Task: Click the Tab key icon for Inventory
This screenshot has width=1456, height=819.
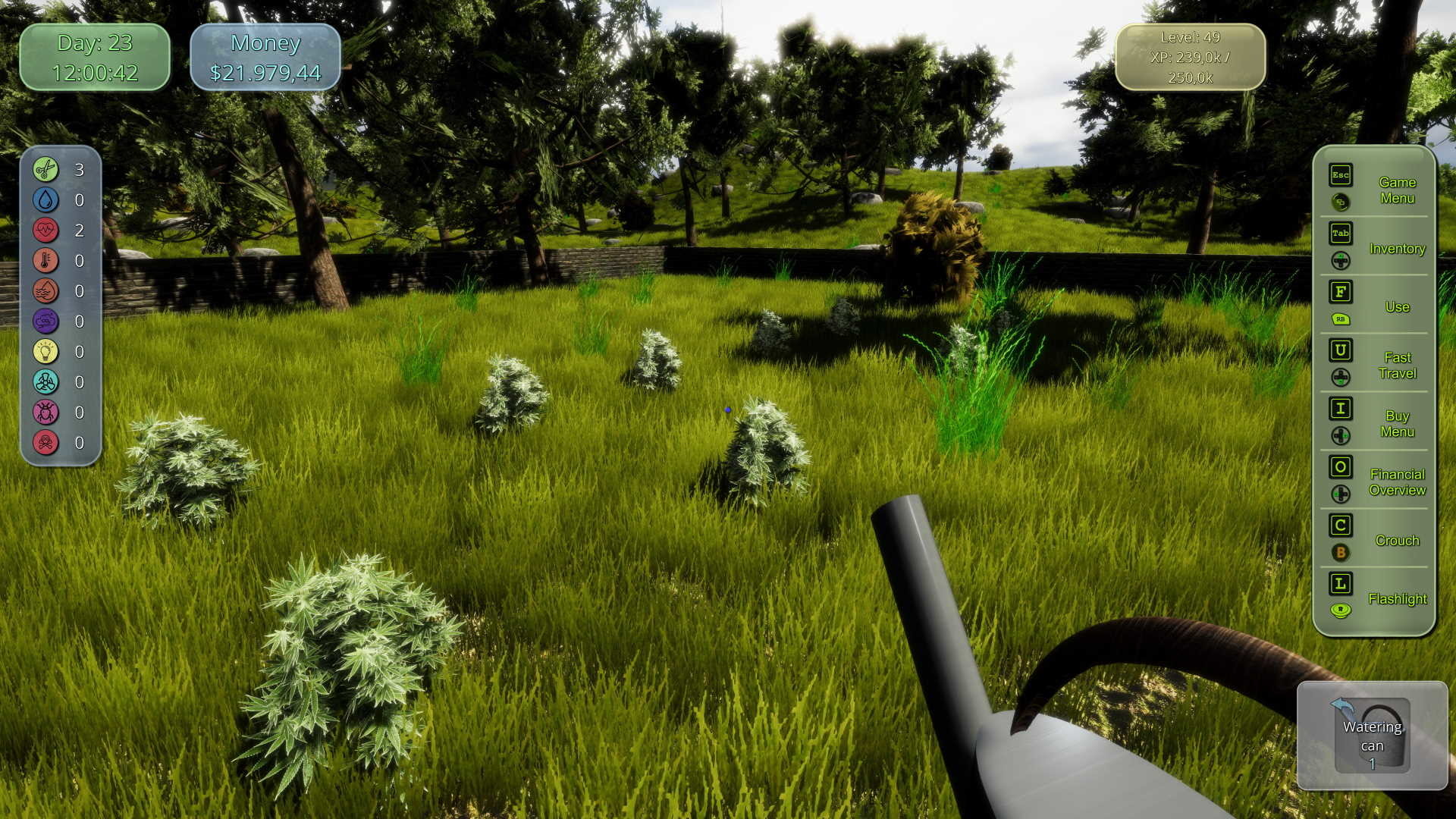Action: pos(1340,234)
